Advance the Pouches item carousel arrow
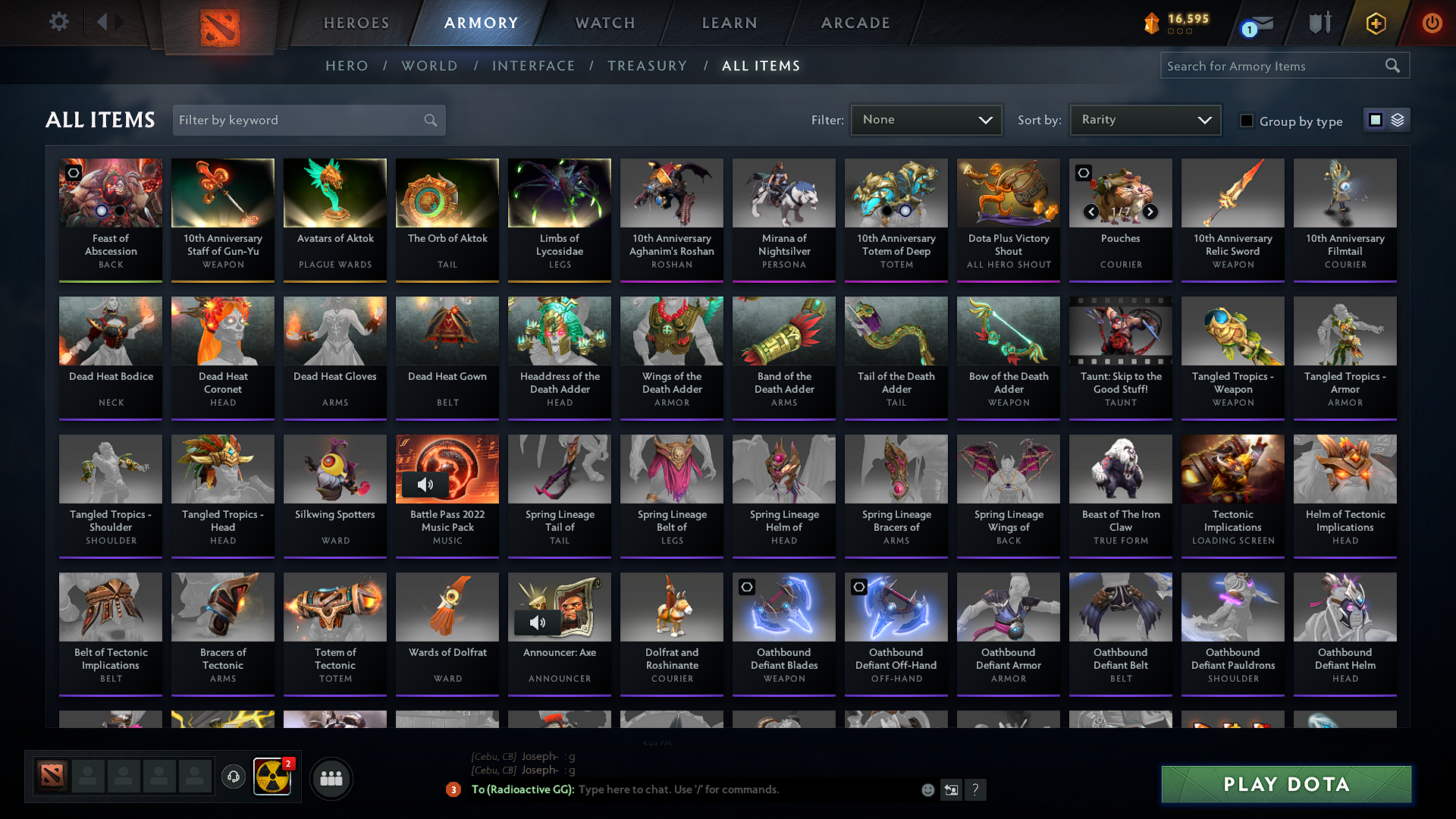This screenshot has width=1456, height=819. click(1149, 212)
